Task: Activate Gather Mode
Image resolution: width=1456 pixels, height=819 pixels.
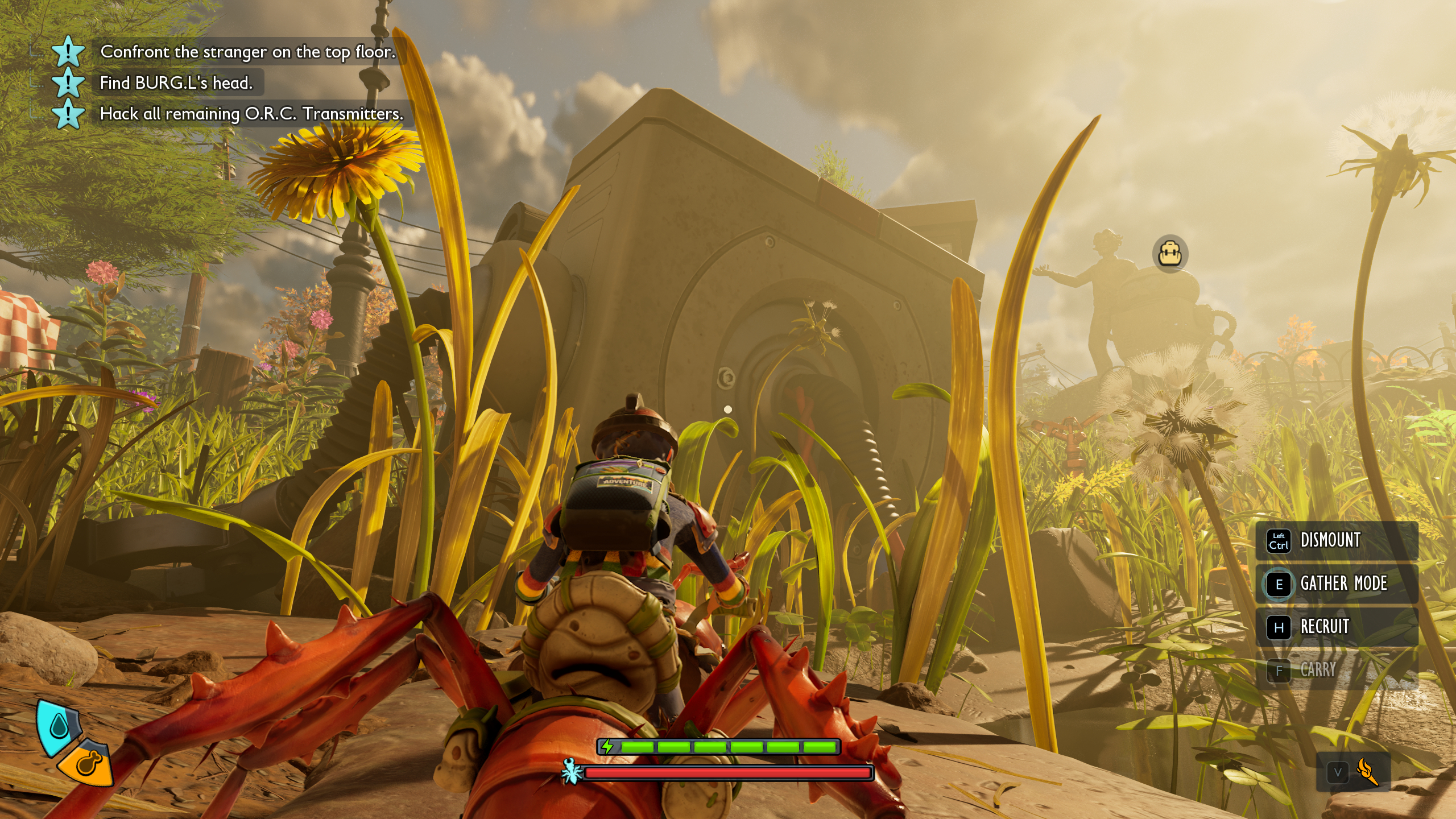Action: point(1343,584)
